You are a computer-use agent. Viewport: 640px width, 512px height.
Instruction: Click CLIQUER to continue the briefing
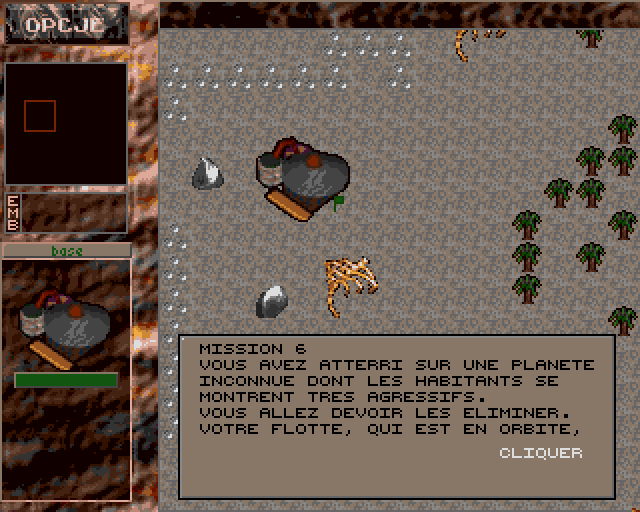(540, 453)
